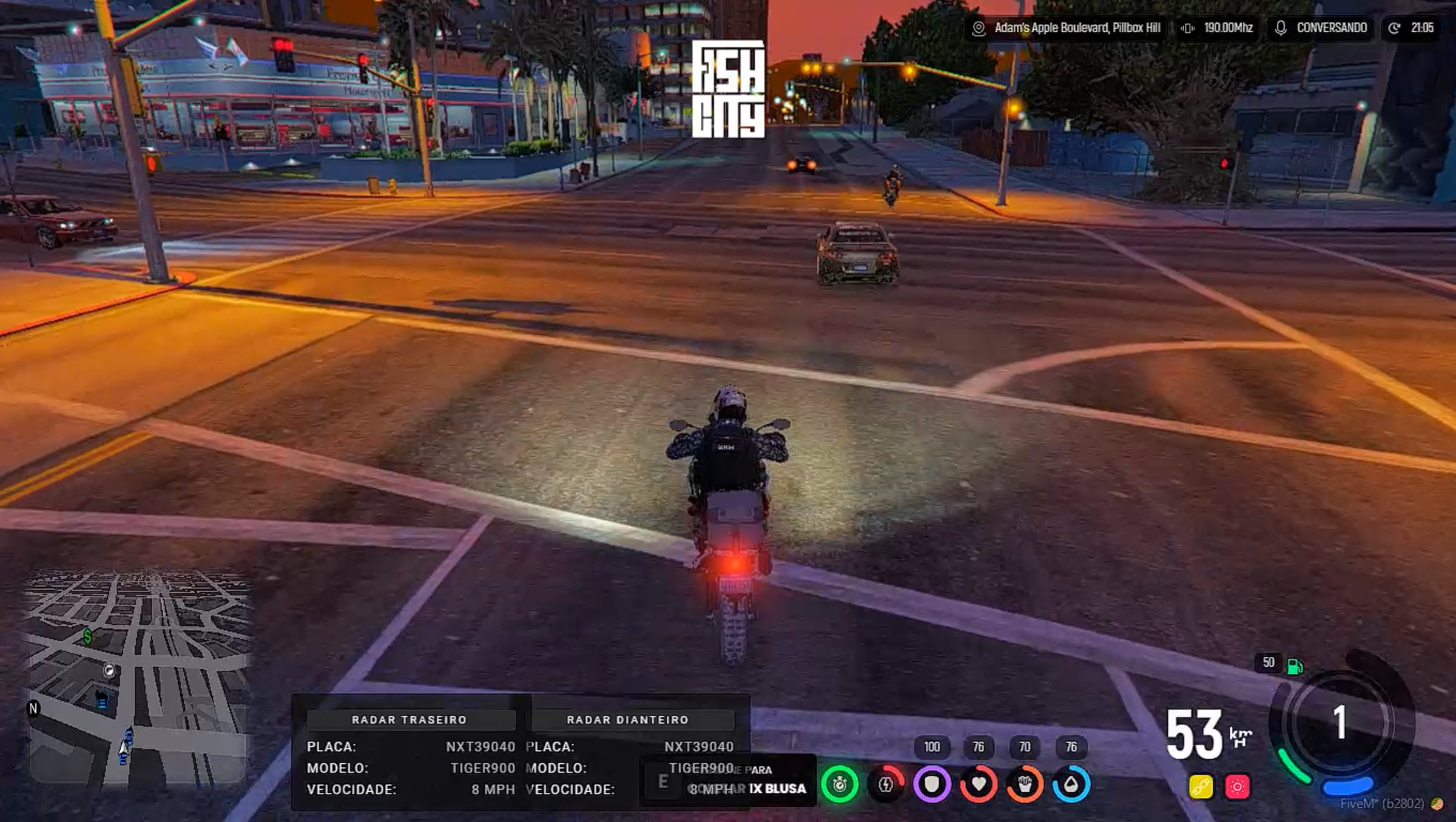
Task: Click the gun shop marker on minimap
Action: point(109,670)
